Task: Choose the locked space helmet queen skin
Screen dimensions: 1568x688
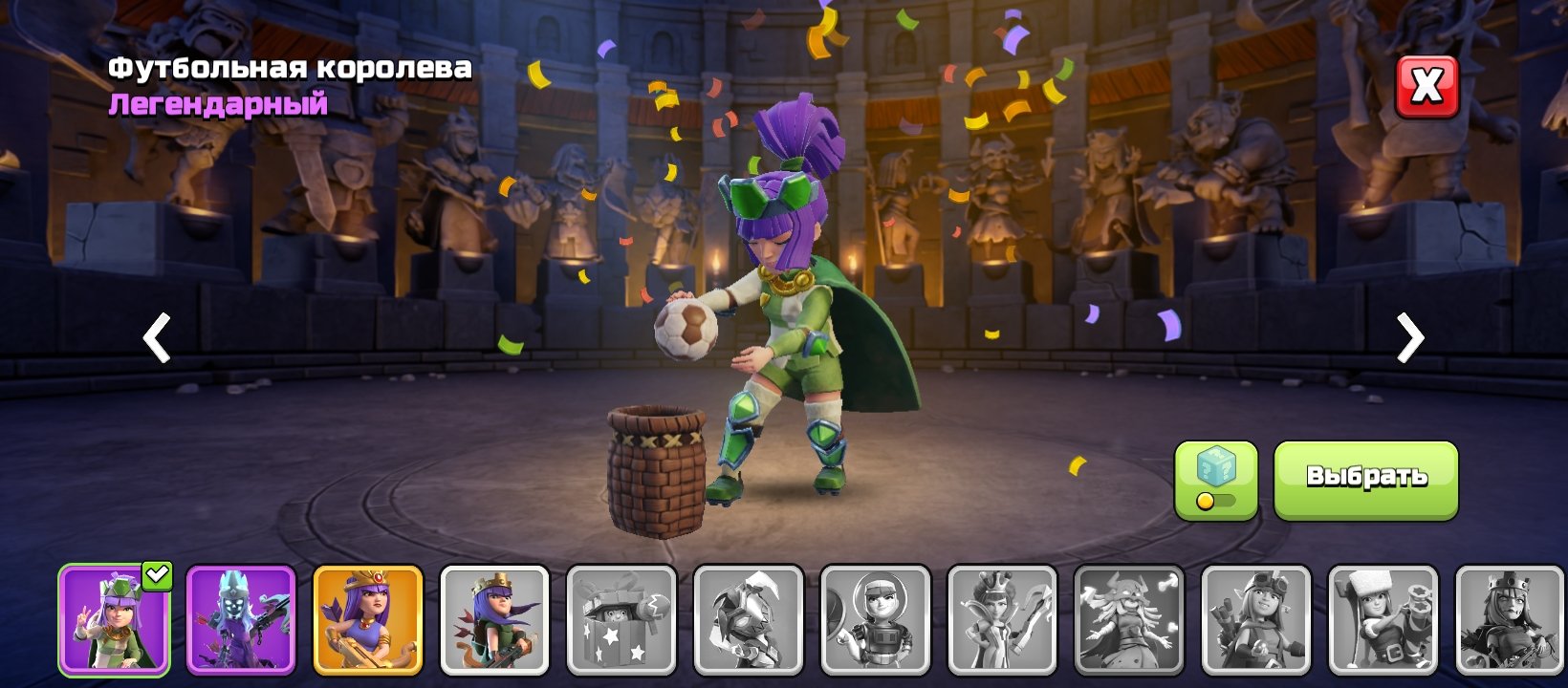Action: (x=875, y=619)
